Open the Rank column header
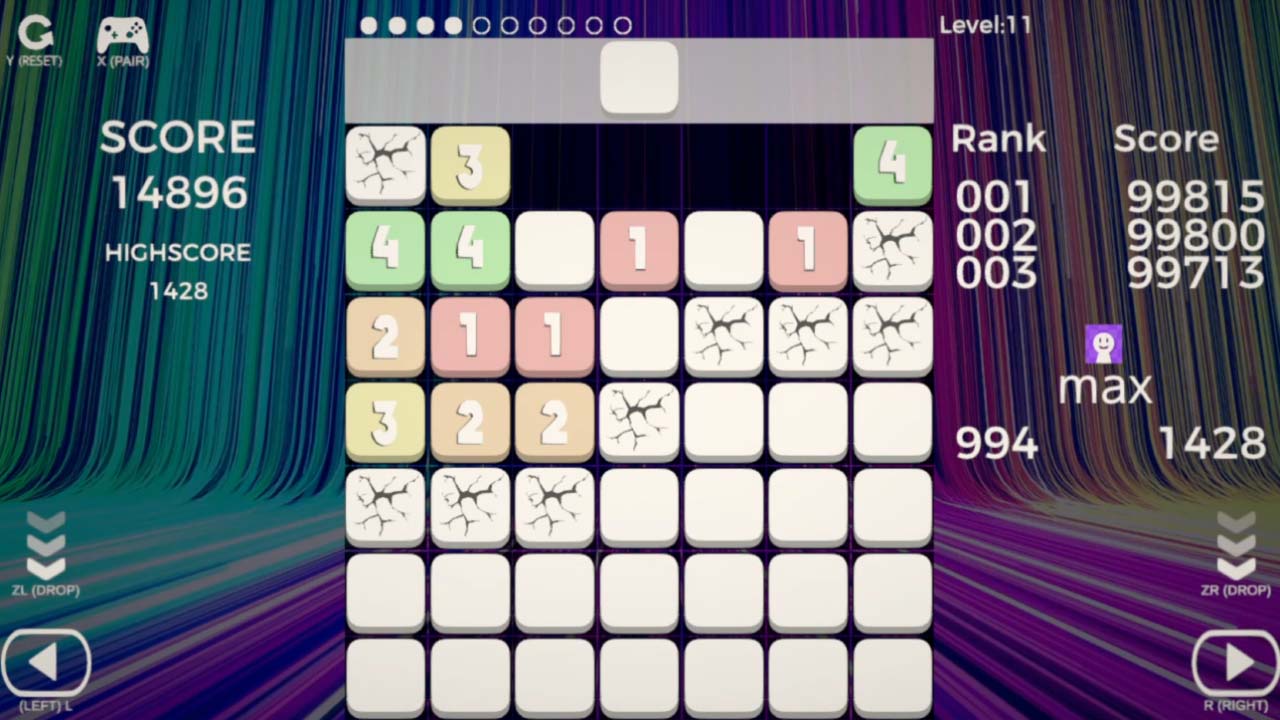 [x=997, y=140]
